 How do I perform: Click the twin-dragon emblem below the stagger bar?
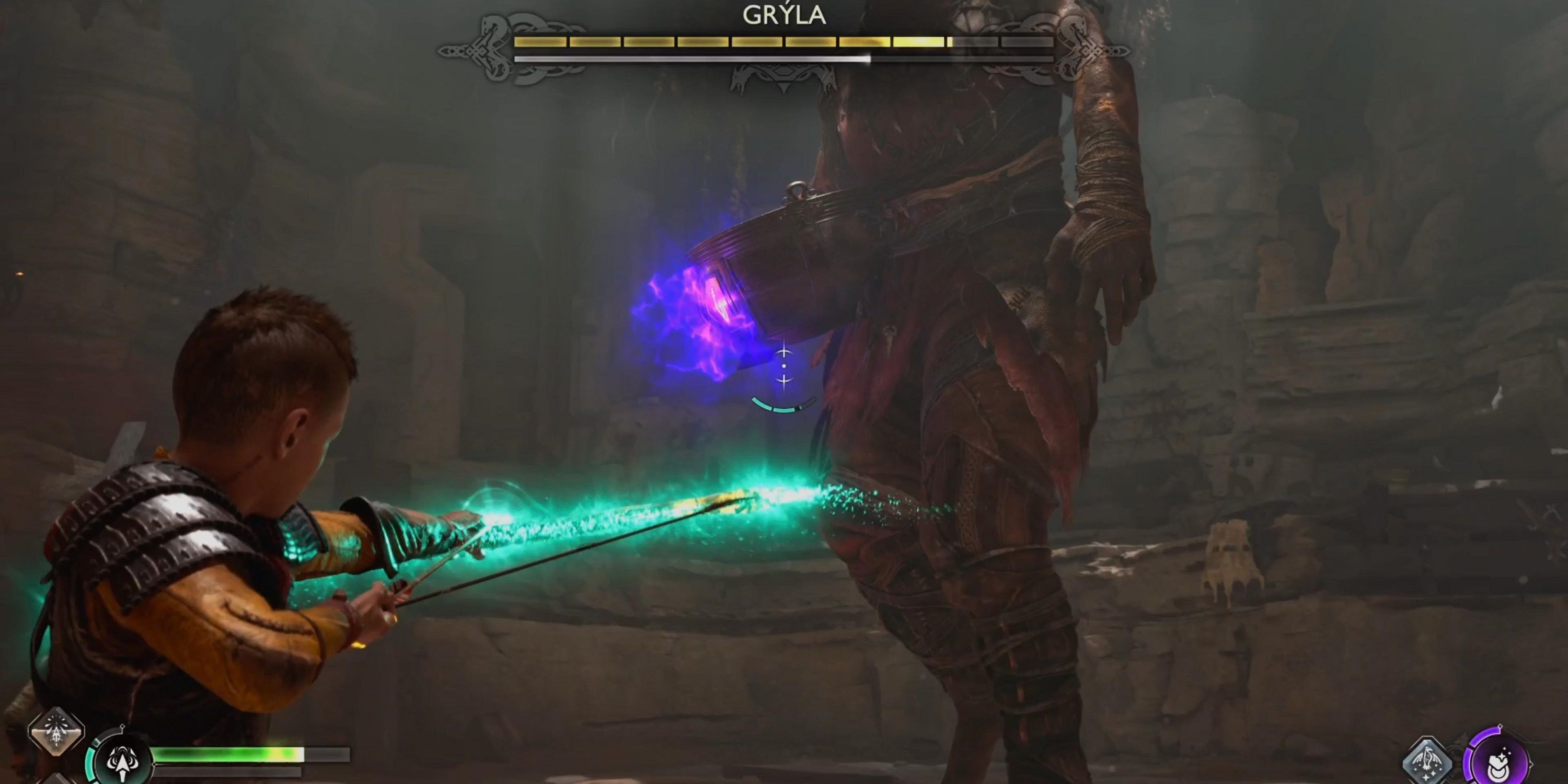coord(783,76)
